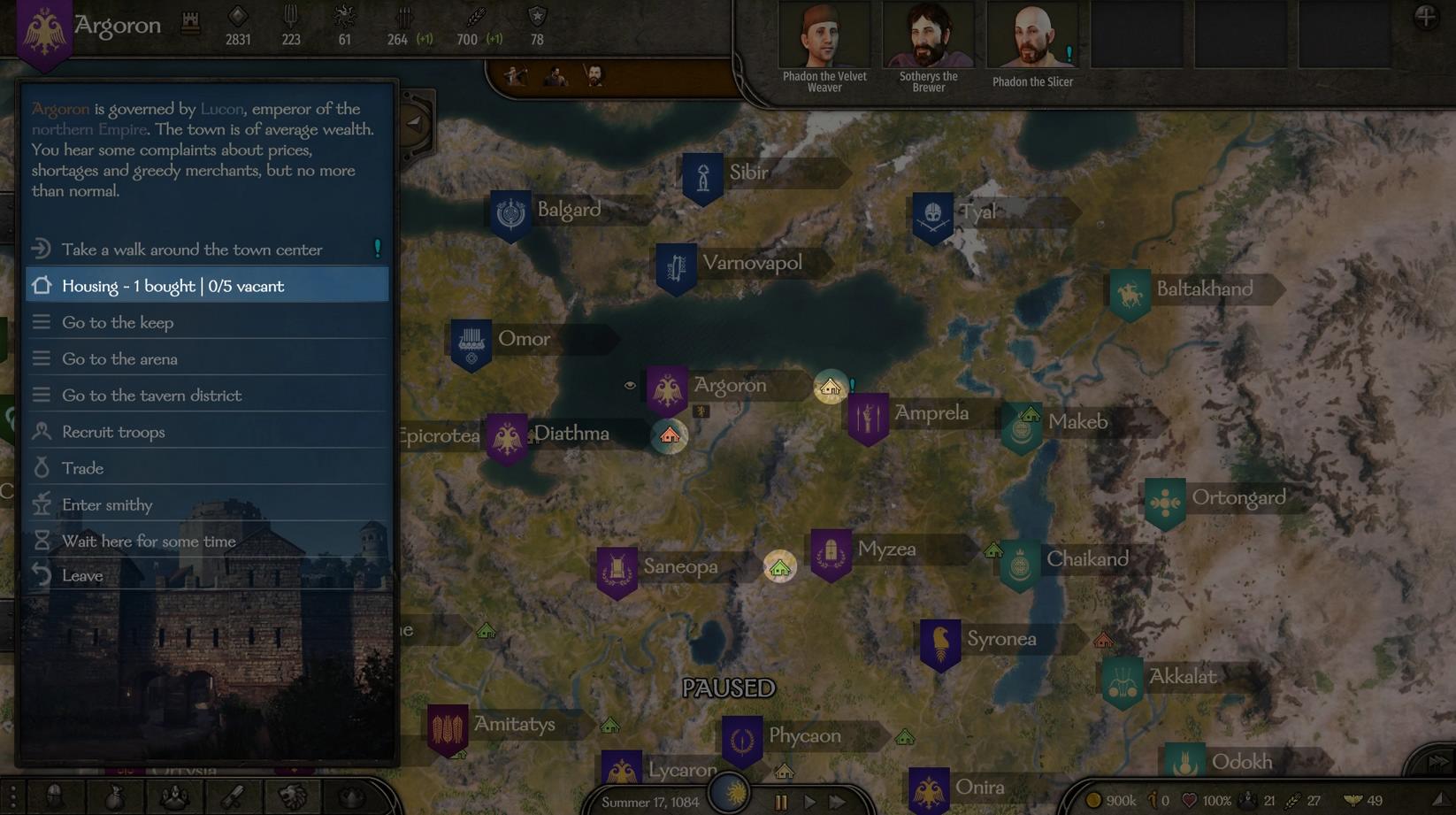Take a walk around the town center

[x=192, y=250]
